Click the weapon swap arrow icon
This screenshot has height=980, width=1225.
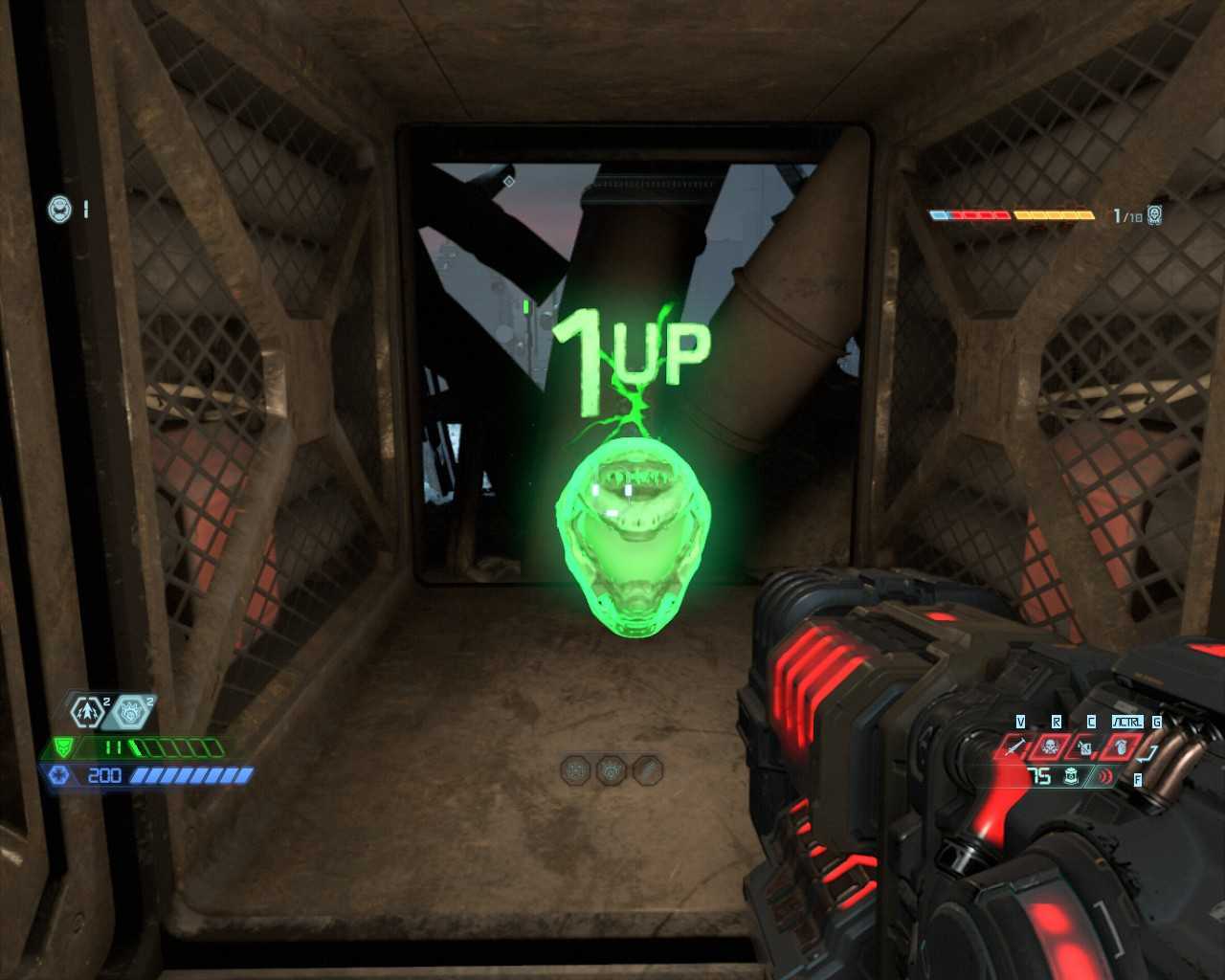[x=1150, y=752]
